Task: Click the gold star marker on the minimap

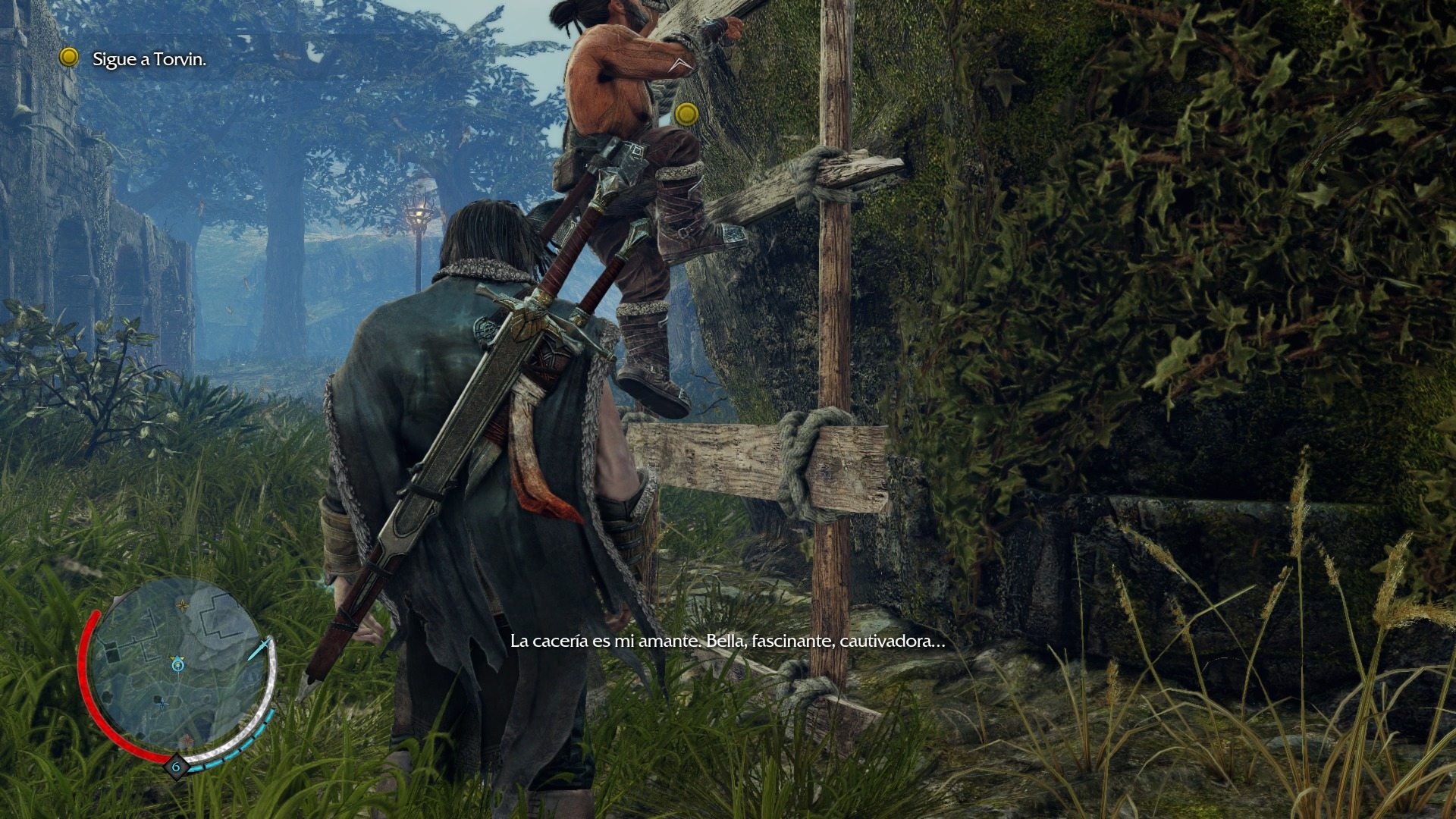Action: tap(183, 605)
